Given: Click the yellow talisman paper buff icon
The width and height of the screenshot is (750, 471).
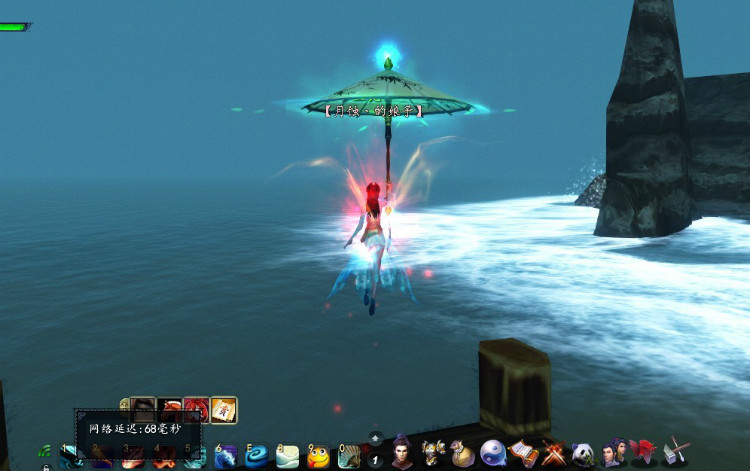Looking at the screenshot, I should pos(223,410).
